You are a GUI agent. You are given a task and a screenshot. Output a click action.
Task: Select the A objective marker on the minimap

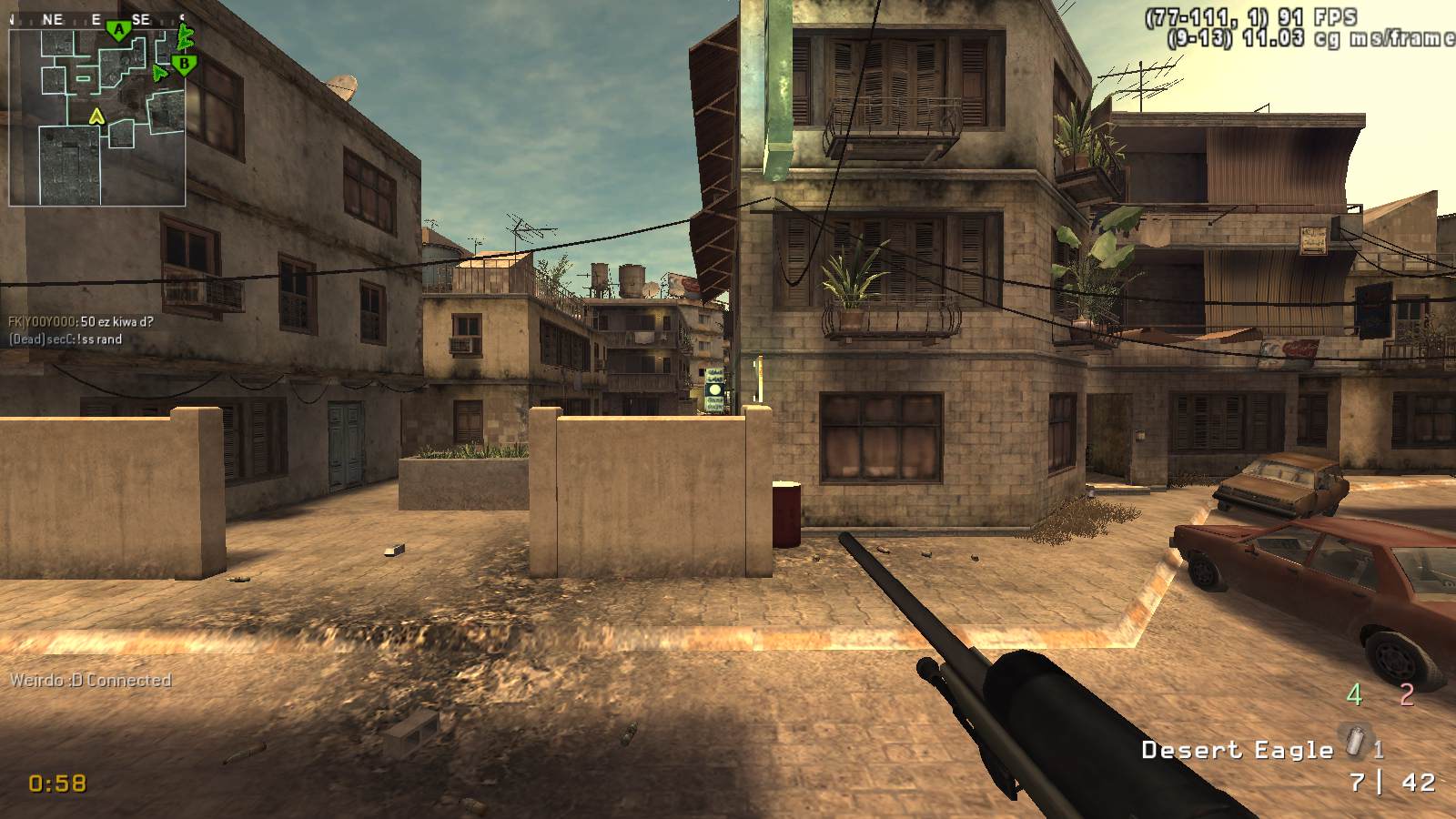coord(118,31)
